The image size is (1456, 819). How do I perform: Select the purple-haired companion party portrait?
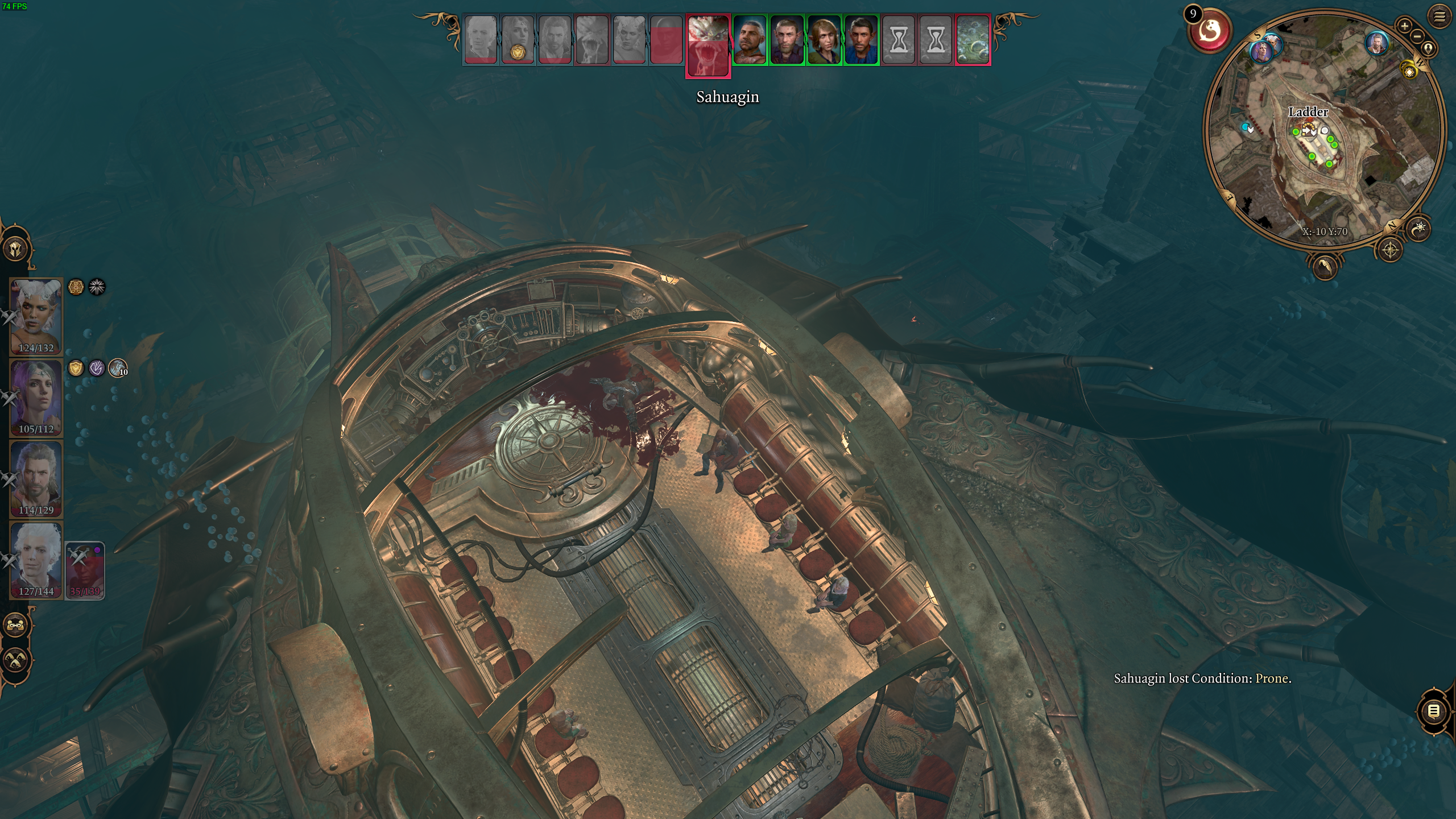point(36,396)
